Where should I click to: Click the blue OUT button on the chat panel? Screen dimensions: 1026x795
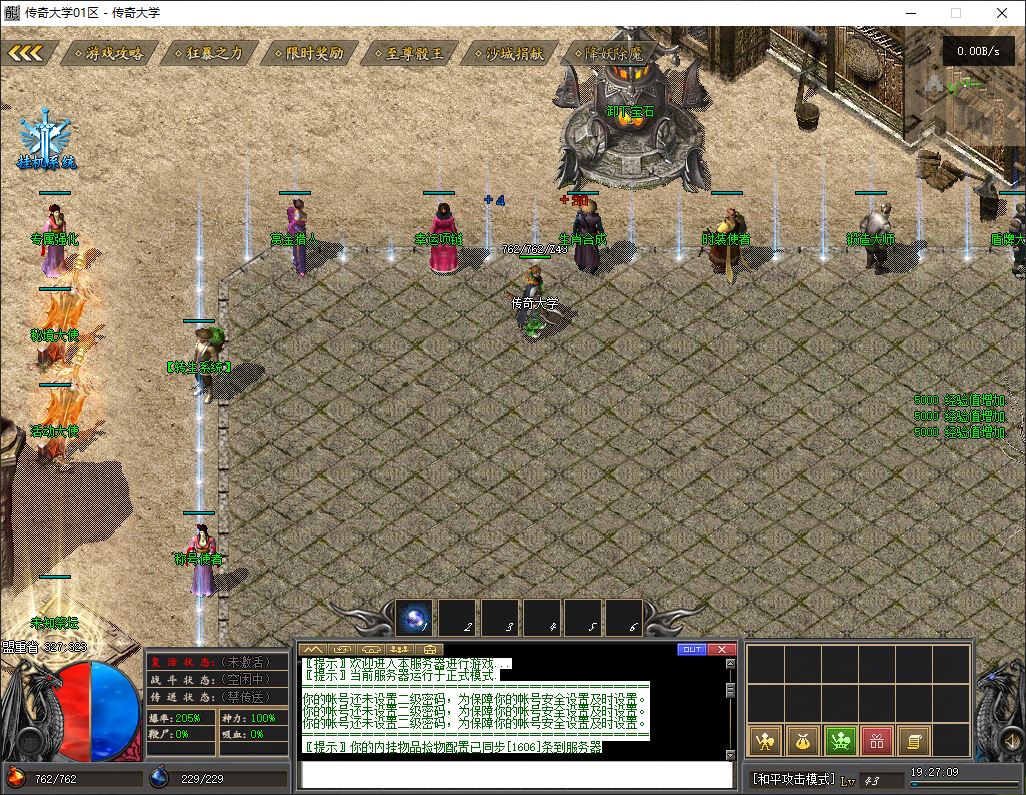691,649
